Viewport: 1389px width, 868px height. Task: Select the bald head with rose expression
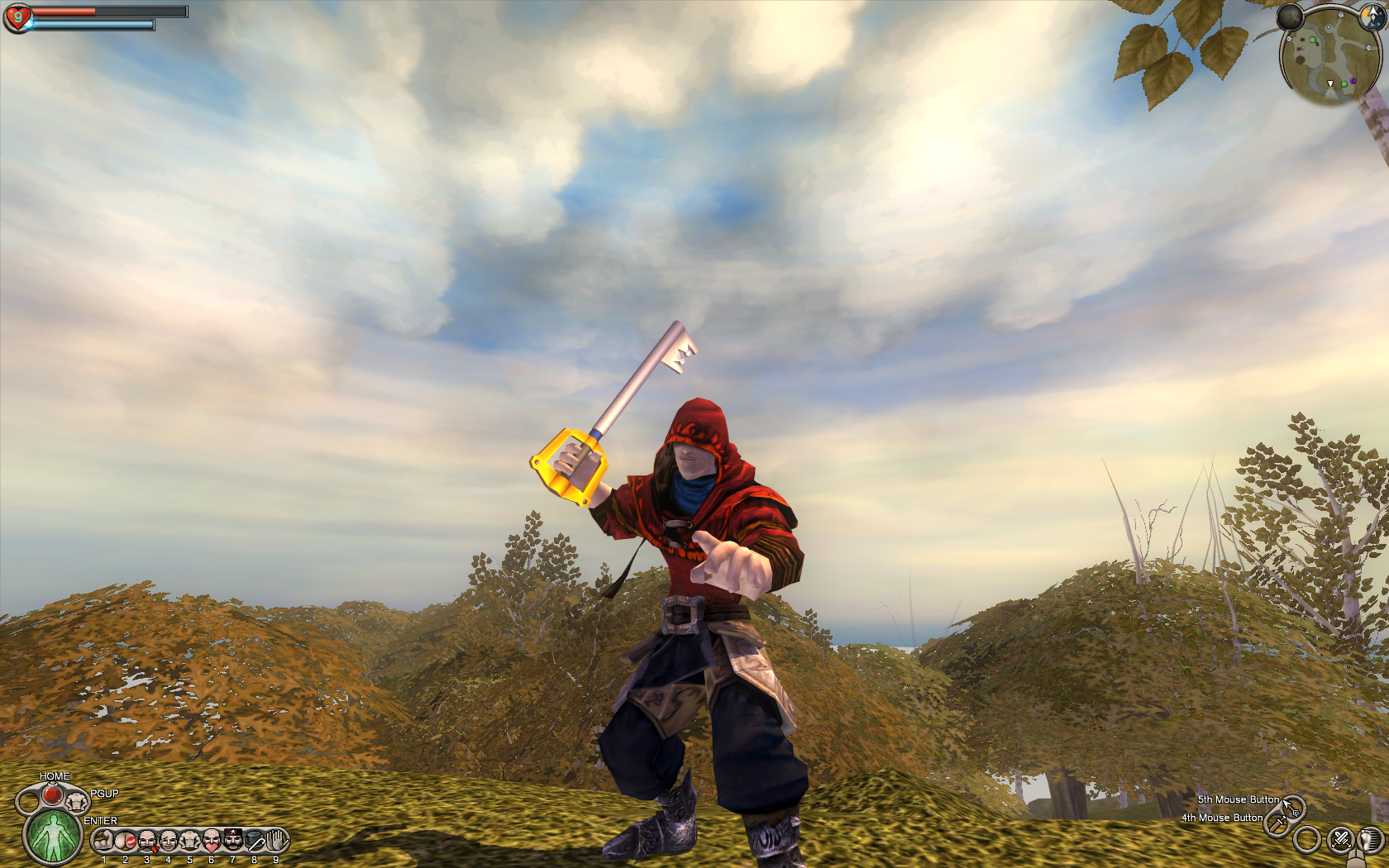147,842
